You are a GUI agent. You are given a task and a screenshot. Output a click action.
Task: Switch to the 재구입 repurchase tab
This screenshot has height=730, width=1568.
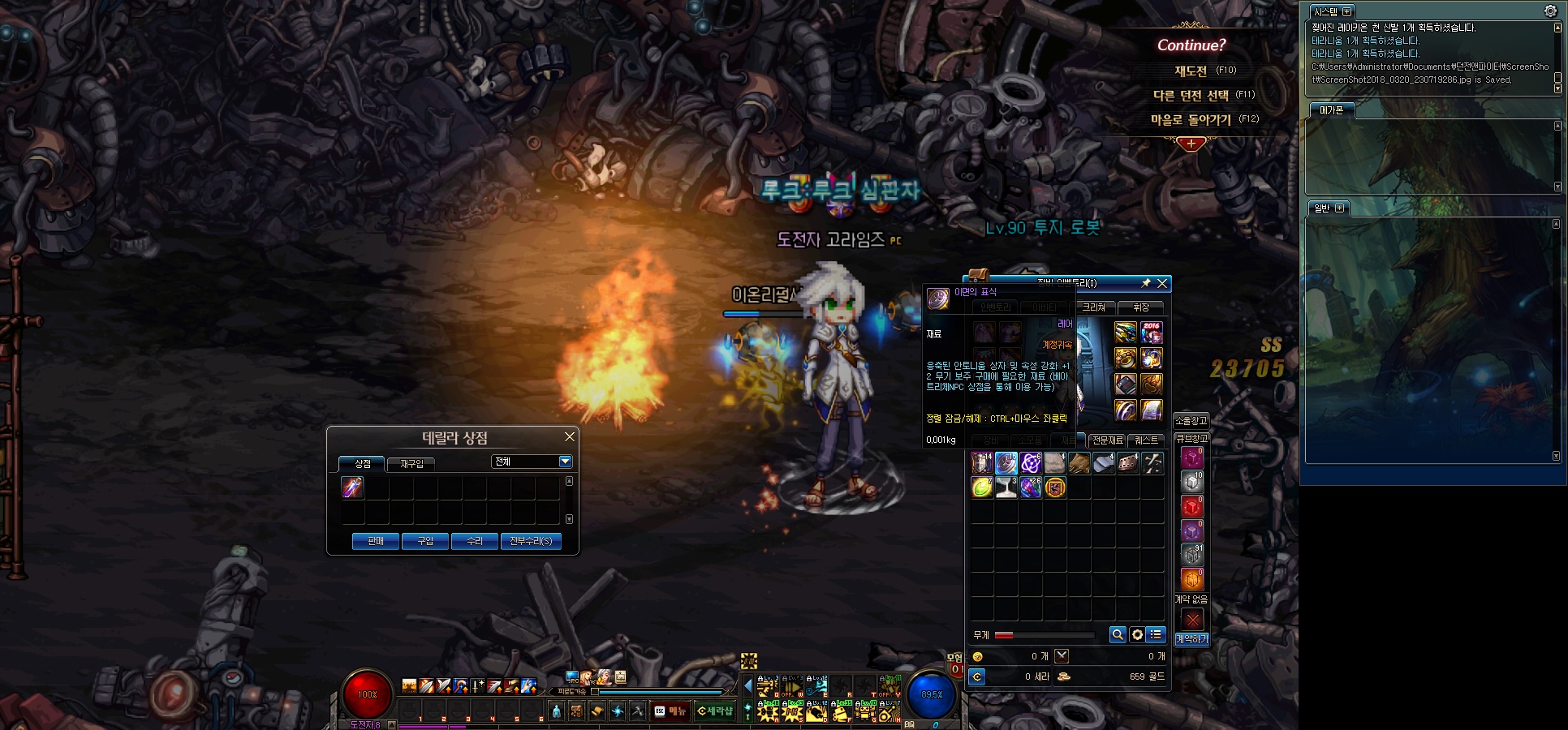[411, 464]
